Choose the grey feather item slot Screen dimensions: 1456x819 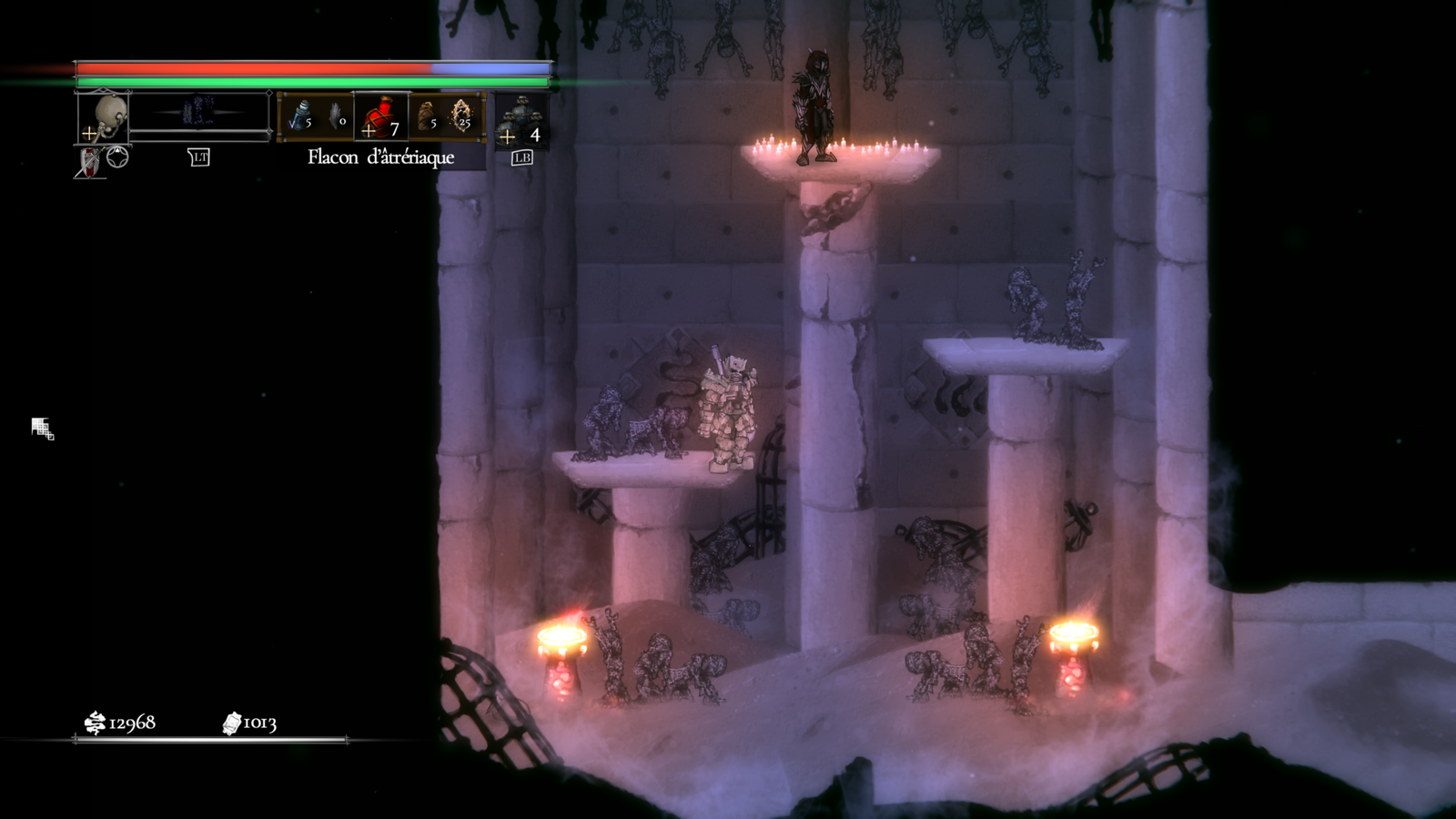pyautogui.click(x=337, y=116)
